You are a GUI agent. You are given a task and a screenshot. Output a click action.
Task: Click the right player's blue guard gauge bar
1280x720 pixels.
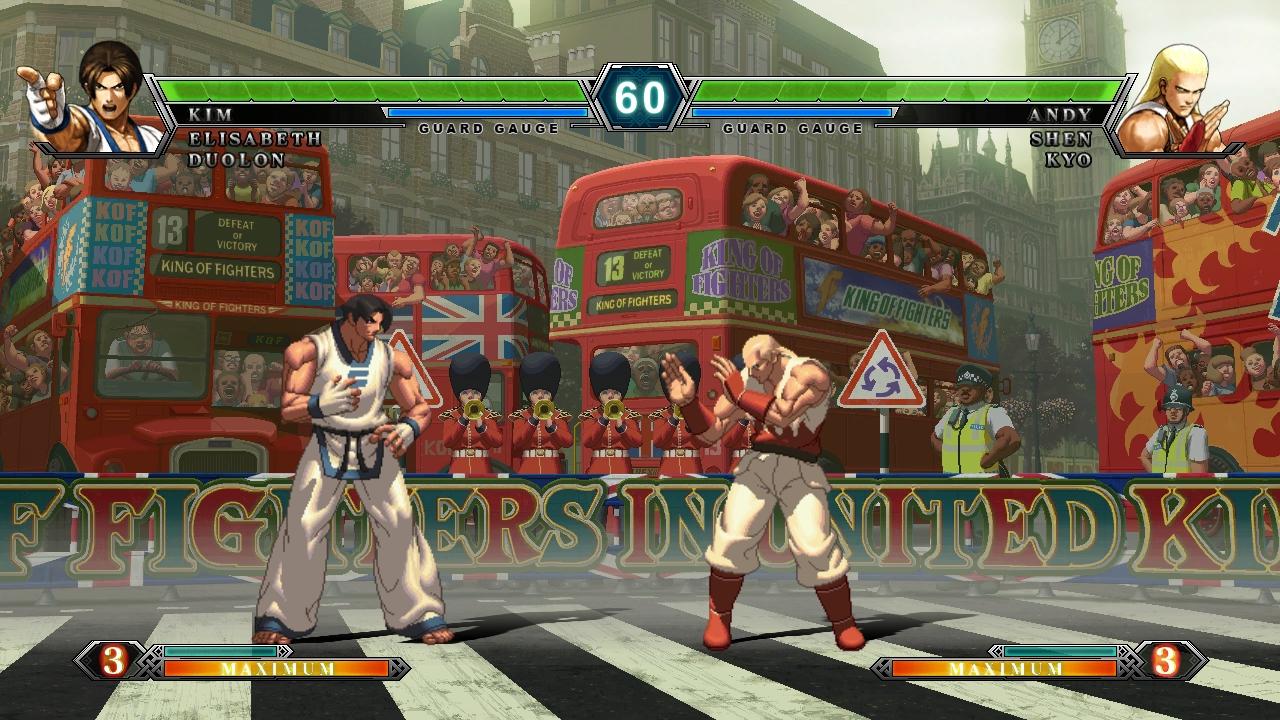click(x=790, y=113)
